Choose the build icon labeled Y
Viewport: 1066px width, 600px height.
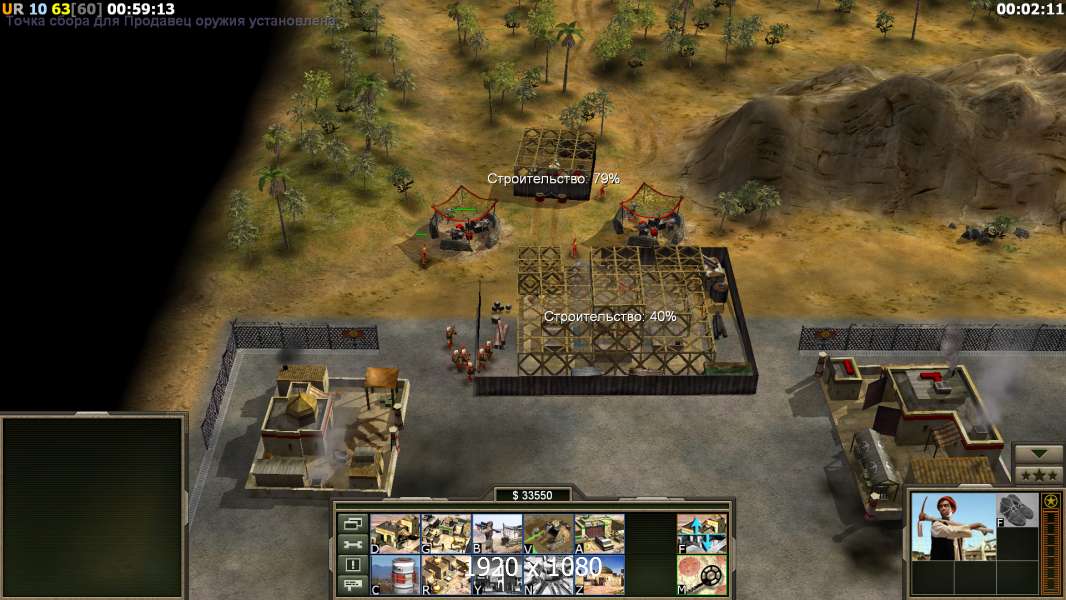click(497, 575)
